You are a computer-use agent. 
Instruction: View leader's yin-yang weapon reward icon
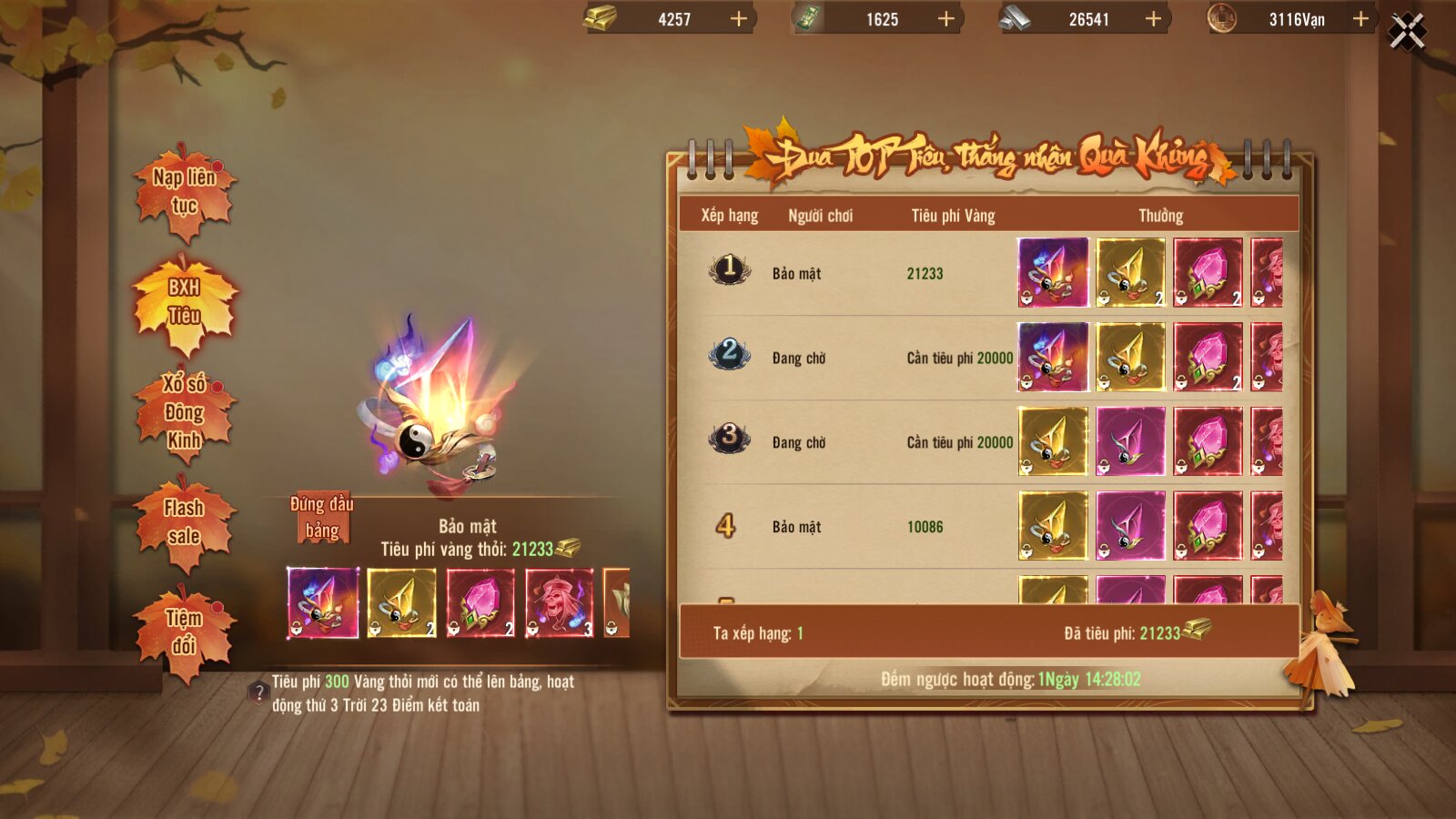click(323, 602)
